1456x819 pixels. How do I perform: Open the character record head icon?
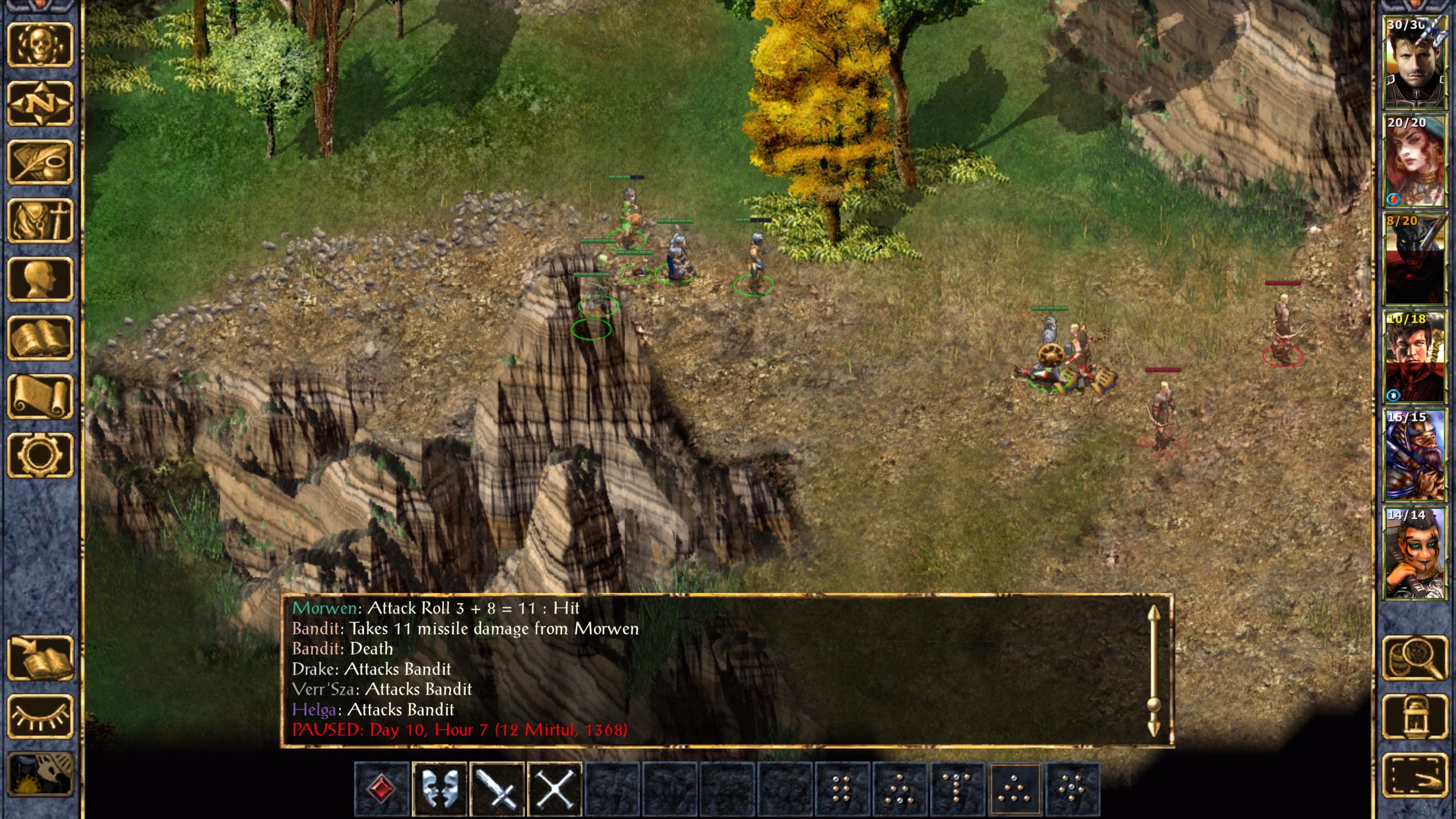(x=40, y=279)
